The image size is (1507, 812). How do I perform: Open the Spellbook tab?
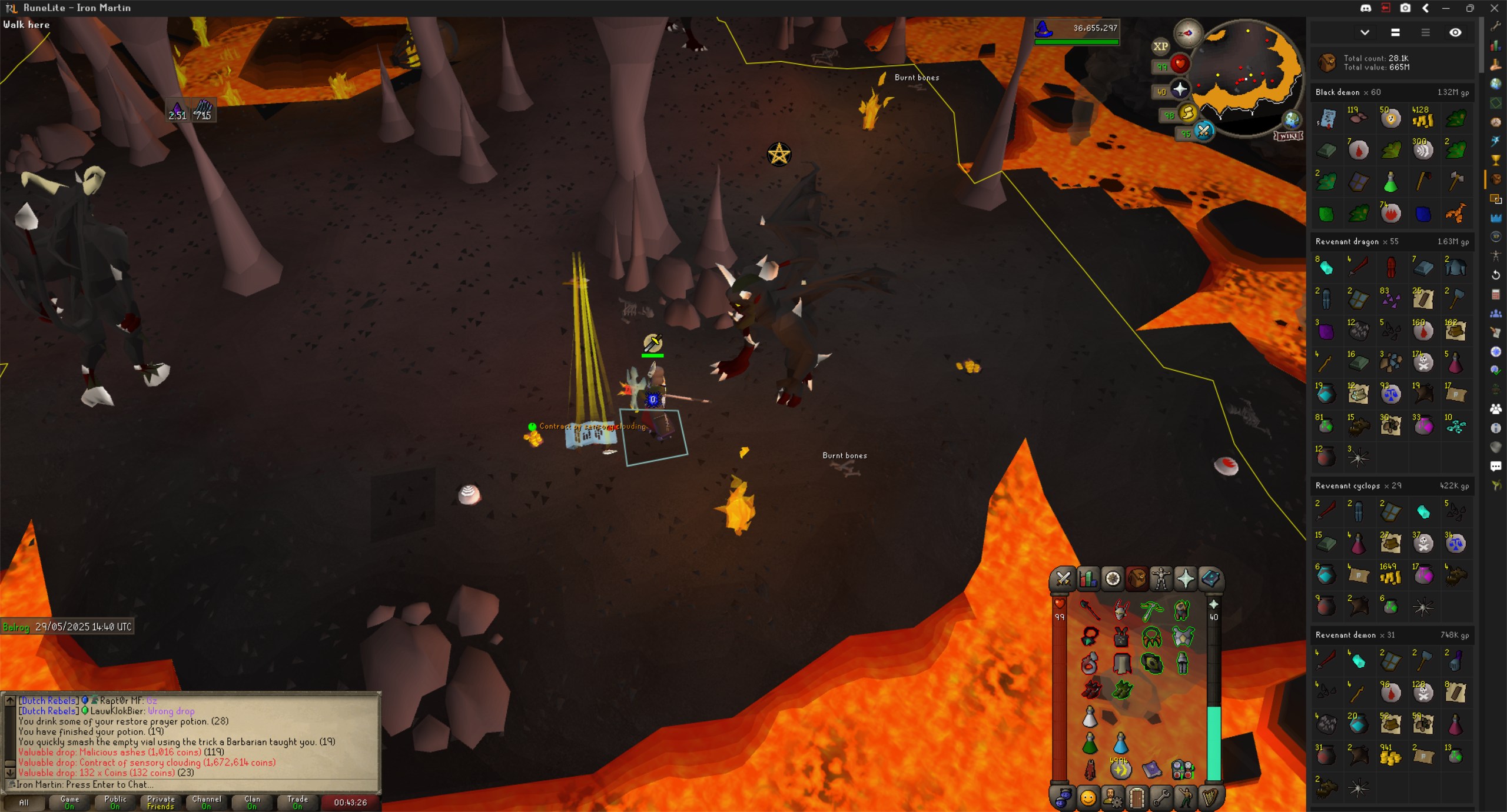click(x=1210, y=579)
